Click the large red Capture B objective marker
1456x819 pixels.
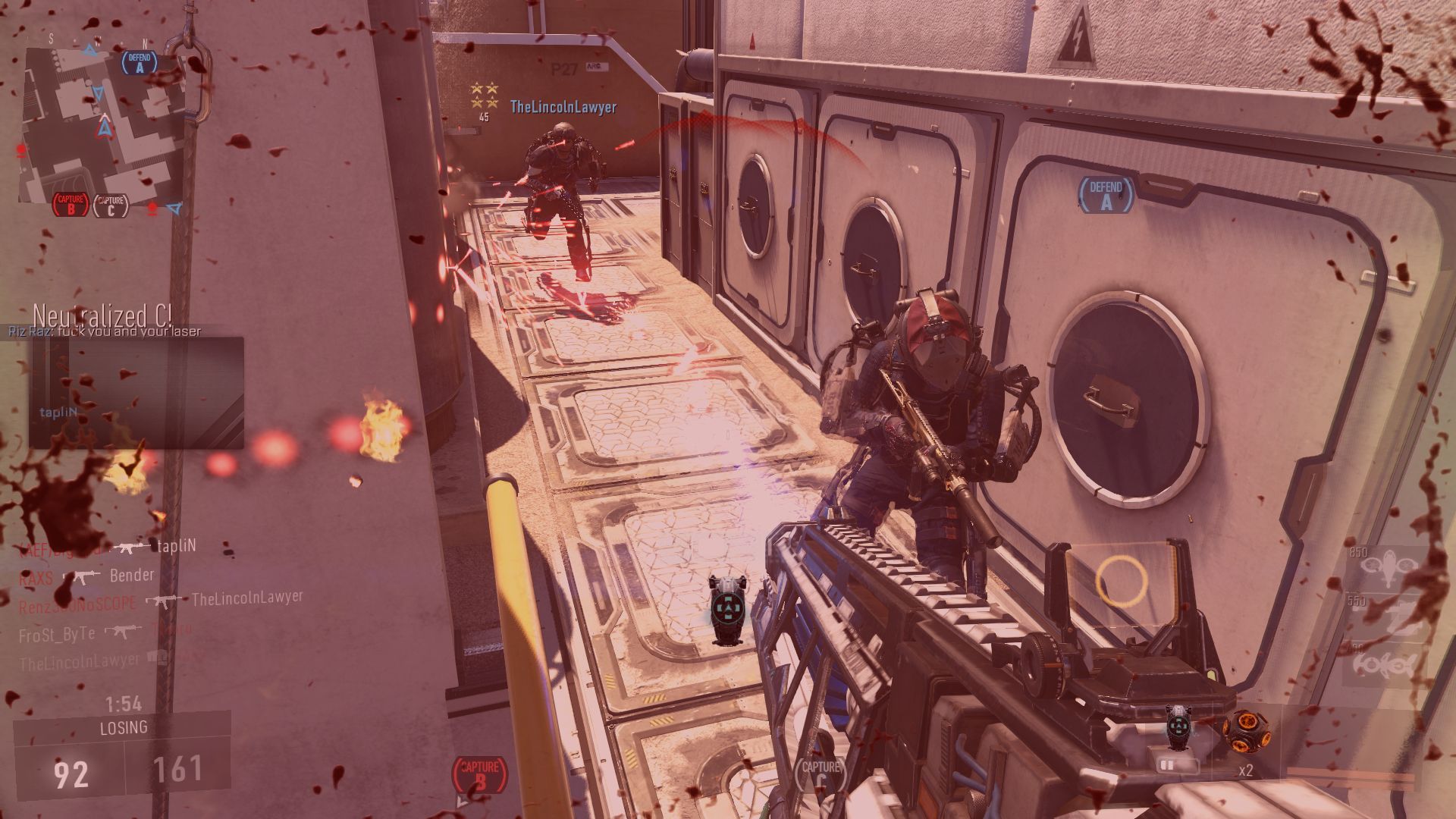(x=479, y=773)
